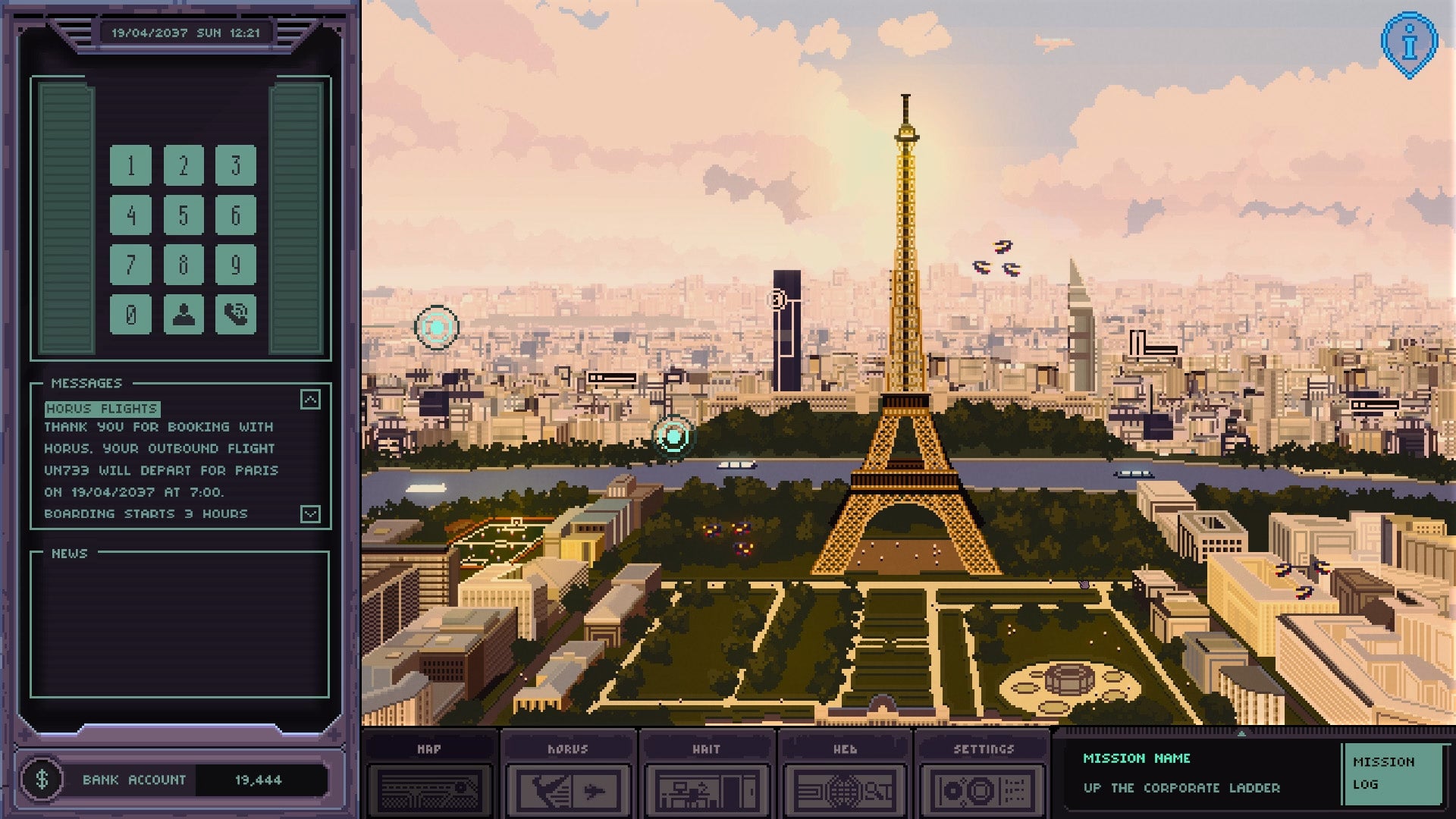
Task: Expand the mission panel via the small triangle
Action: point(1243,734)
